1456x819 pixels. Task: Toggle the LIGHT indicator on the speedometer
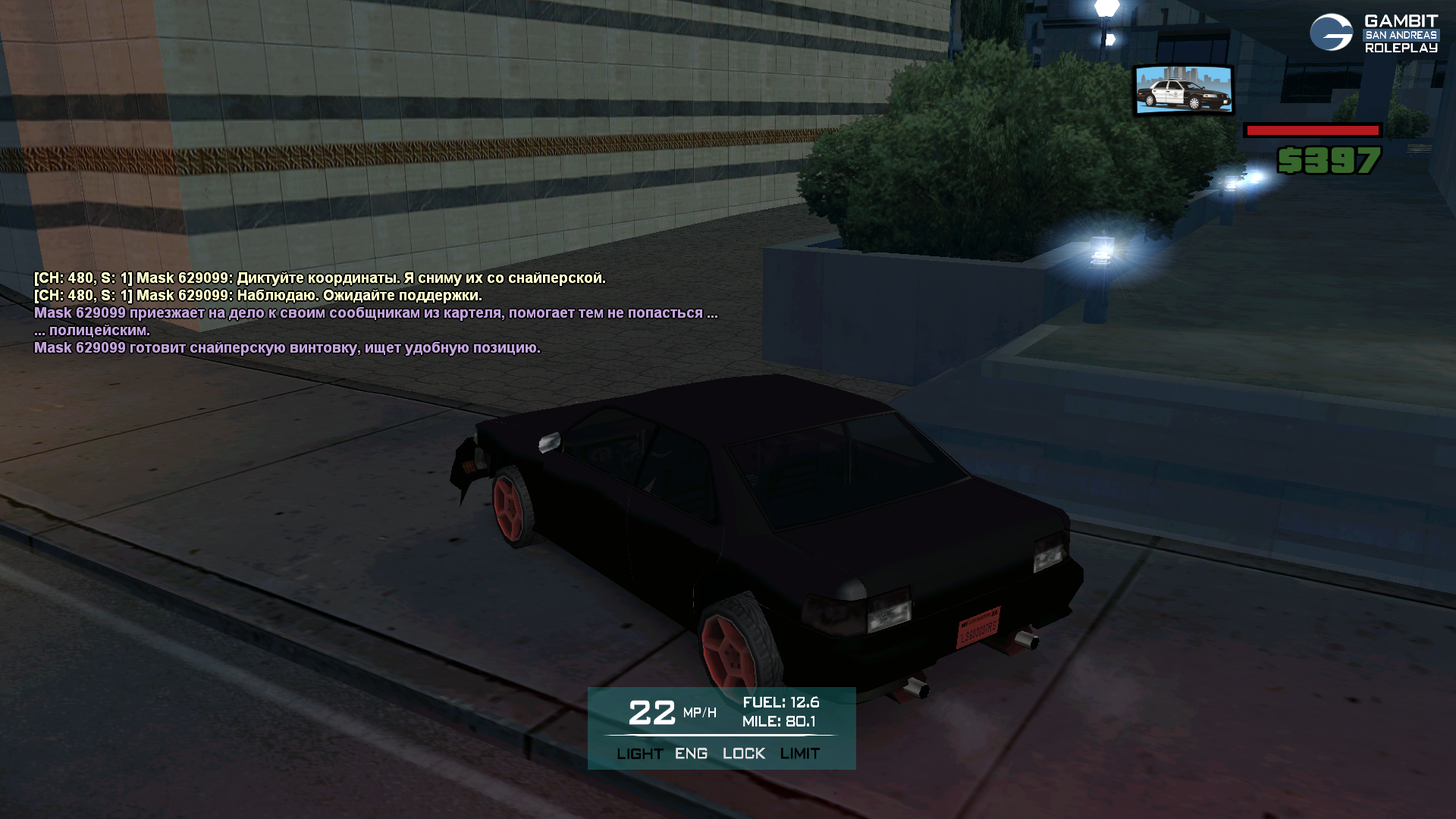click(639, 754)
